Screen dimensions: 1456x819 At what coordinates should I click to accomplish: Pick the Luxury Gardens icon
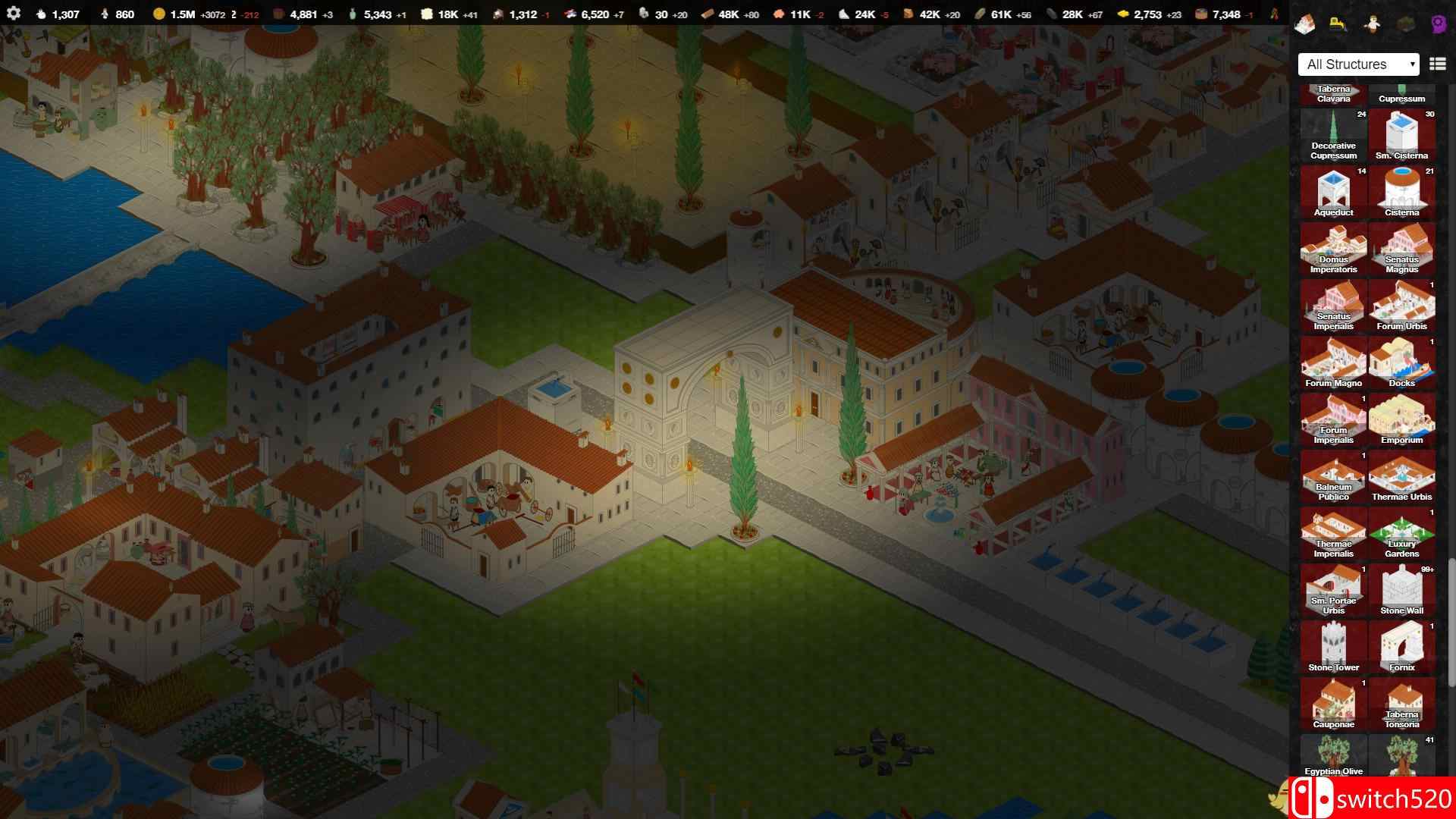point(1402,532)
